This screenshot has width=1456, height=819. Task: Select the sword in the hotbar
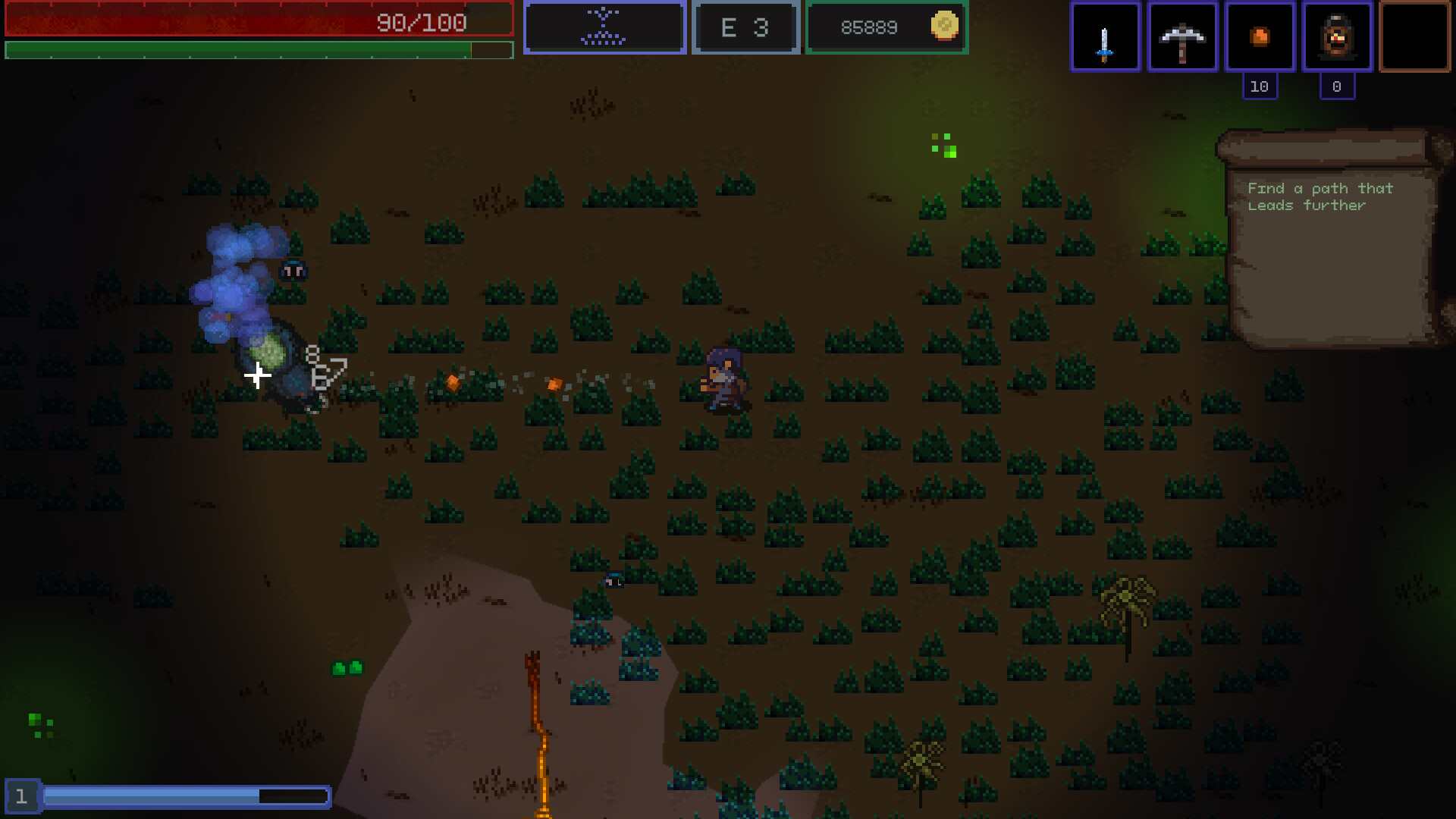click(x=1105, y=36)
